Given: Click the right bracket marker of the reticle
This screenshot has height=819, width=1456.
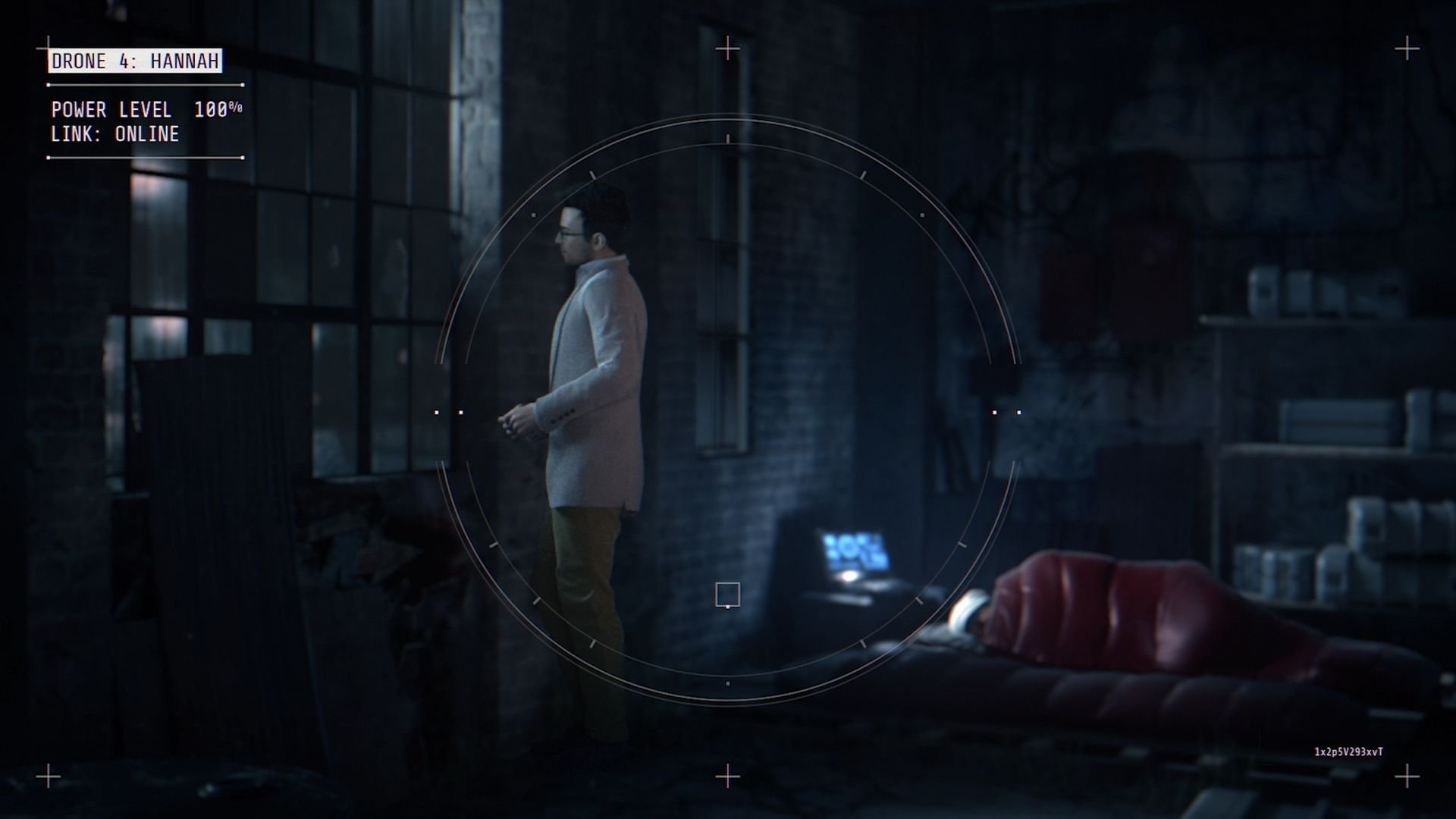Looking at the screenshot, I should point(1006,412).
